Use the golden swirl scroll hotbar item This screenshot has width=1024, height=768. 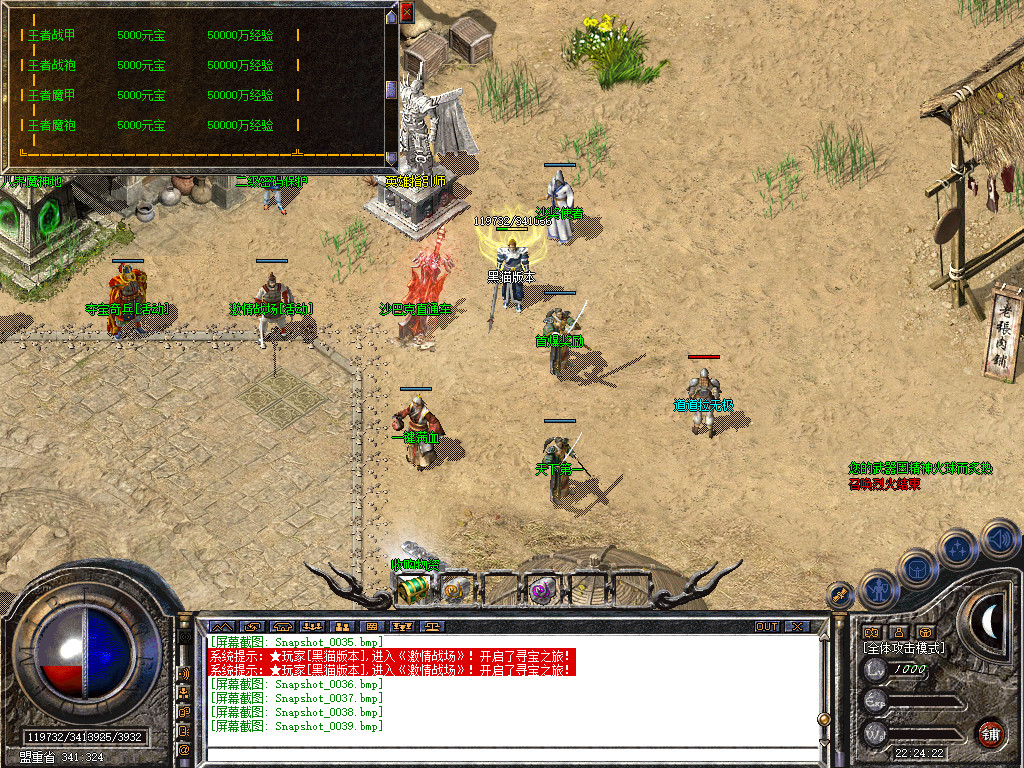(455, 591)
